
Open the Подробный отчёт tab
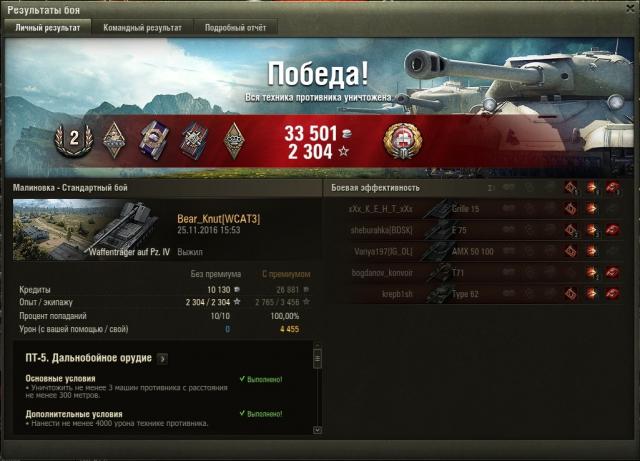[x=236, y=28]
